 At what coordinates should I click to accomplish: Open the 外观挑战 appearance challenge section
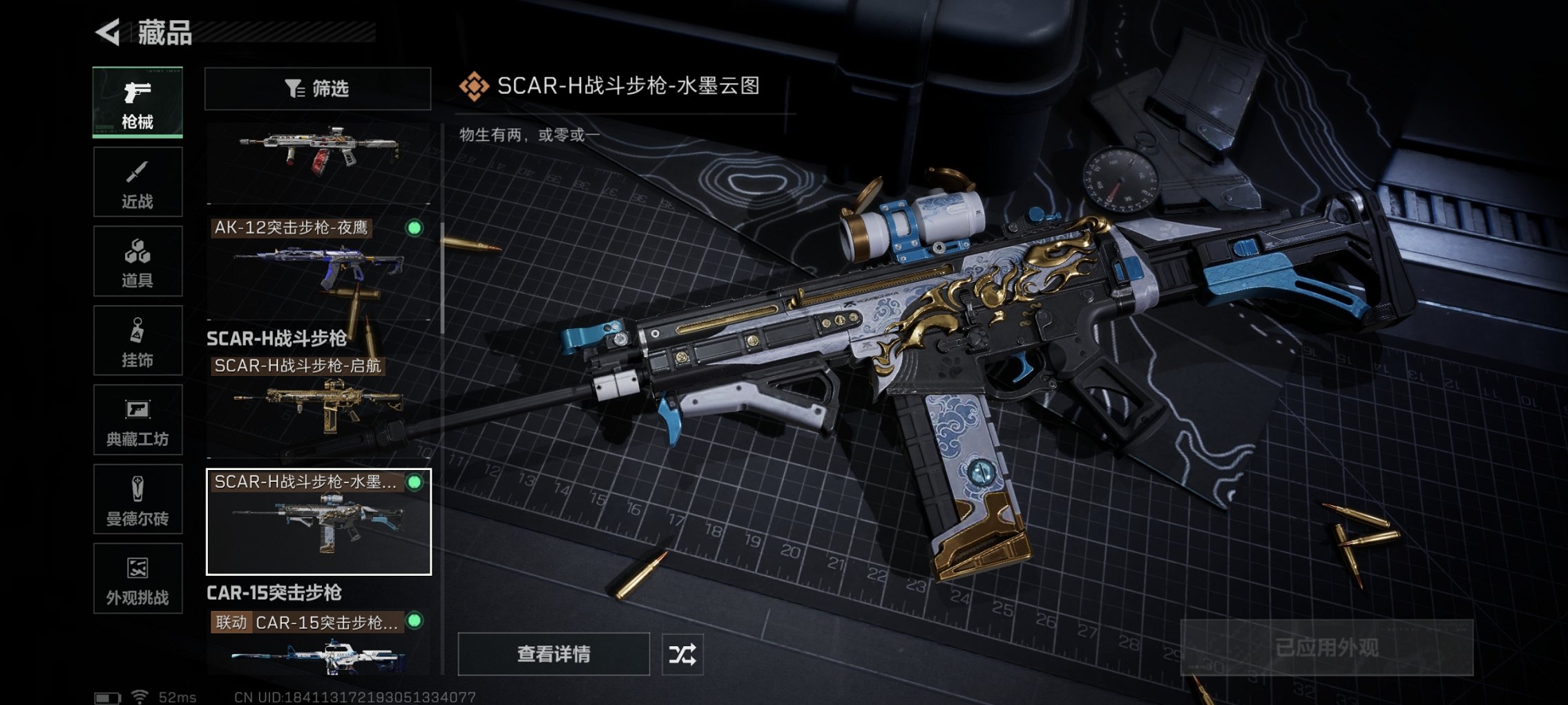point(137,579)
